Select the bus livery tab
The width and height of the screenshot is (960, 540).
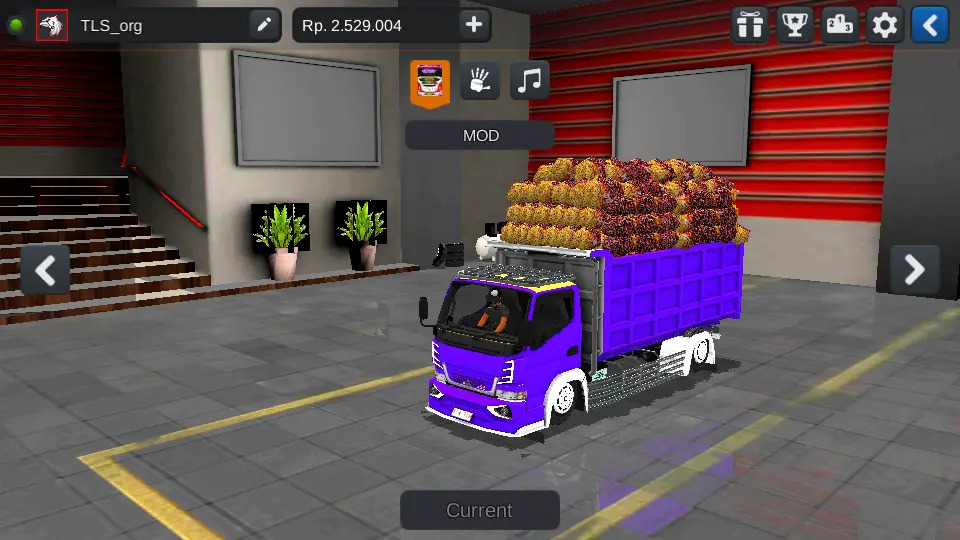(430, 82)
